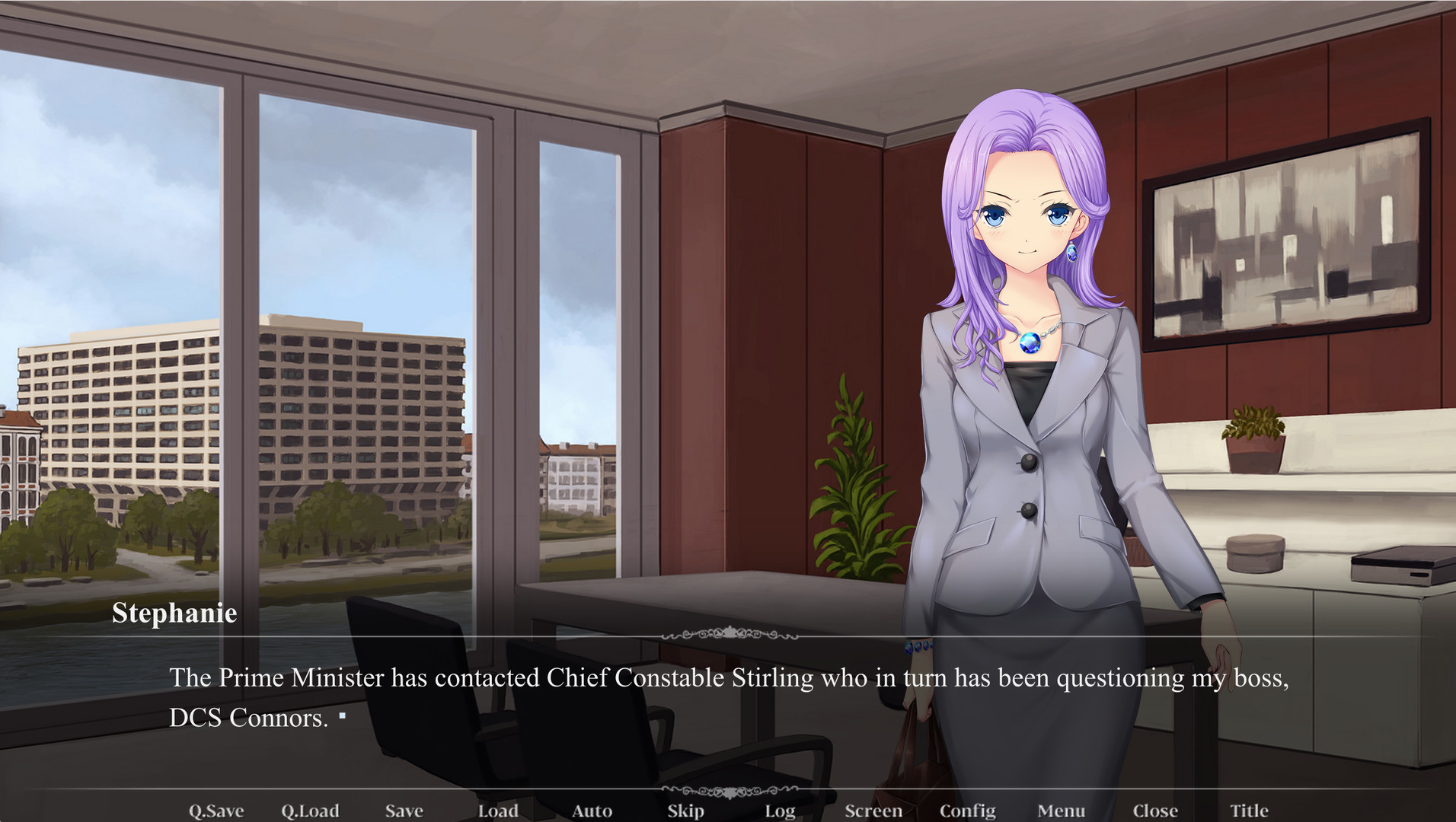Click Q.Load to restore quicksave

pyautogui.click(x=310, y=810)
